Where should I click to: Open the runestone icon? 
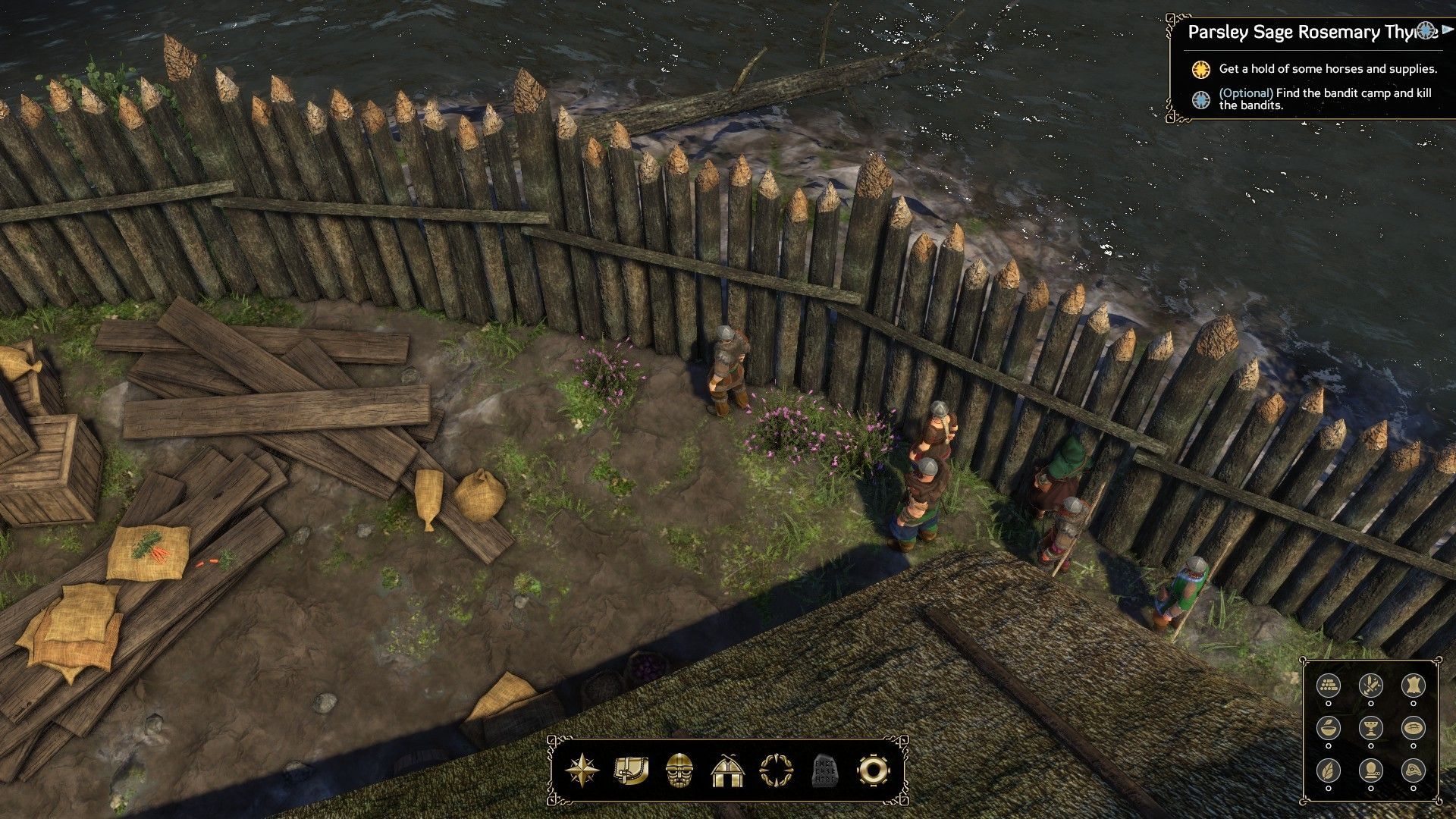pos(824,770)
